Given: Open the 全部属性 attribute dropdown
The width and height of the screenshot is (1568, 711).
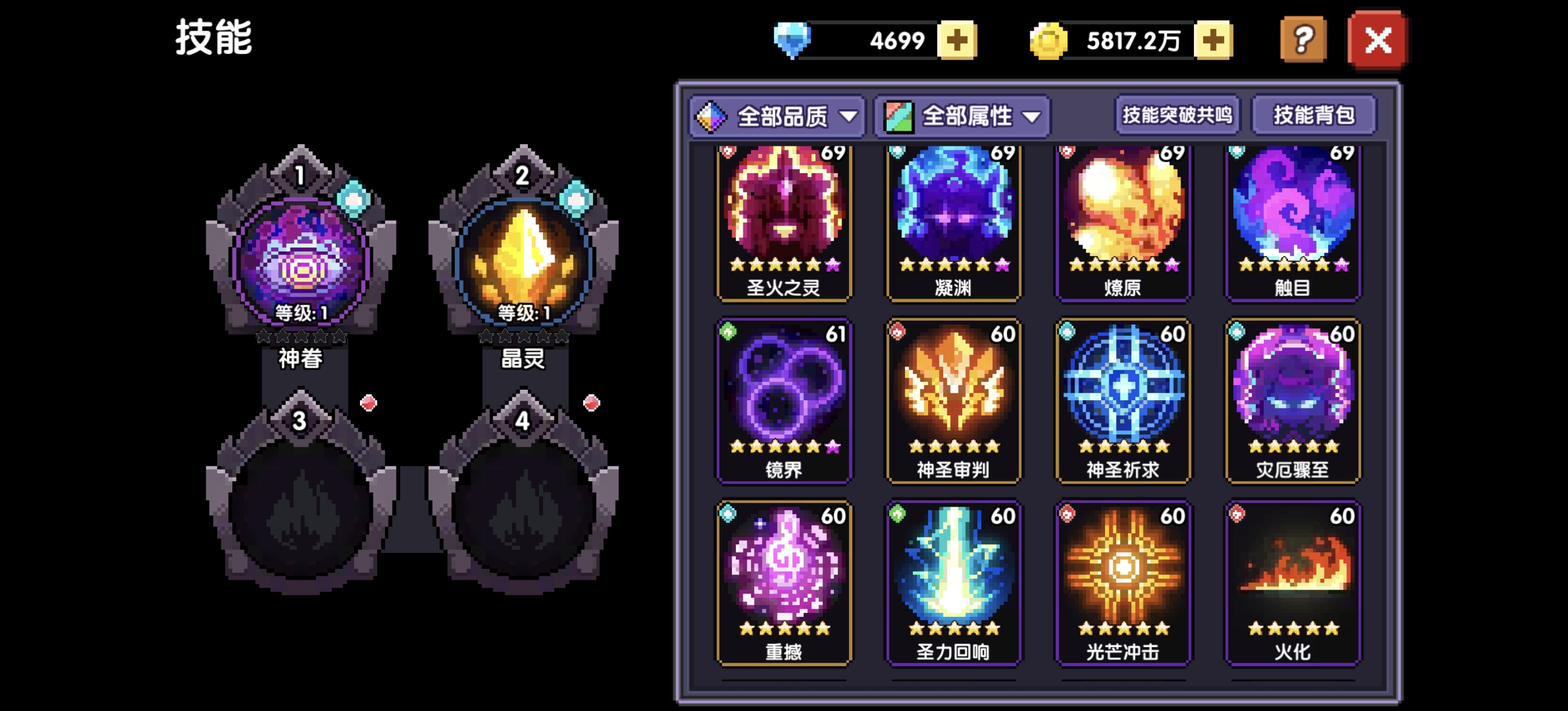Looking at the screenshot, I should pyautogui.click(x=962, y=116).
